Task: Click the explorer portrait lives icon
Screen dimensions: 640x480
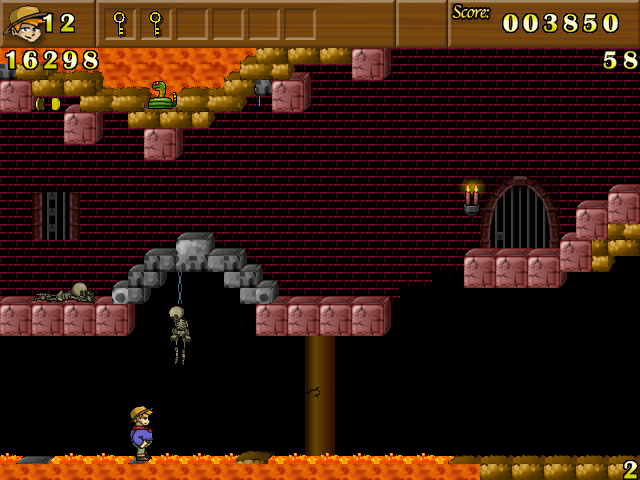Action: coord(22,23)
